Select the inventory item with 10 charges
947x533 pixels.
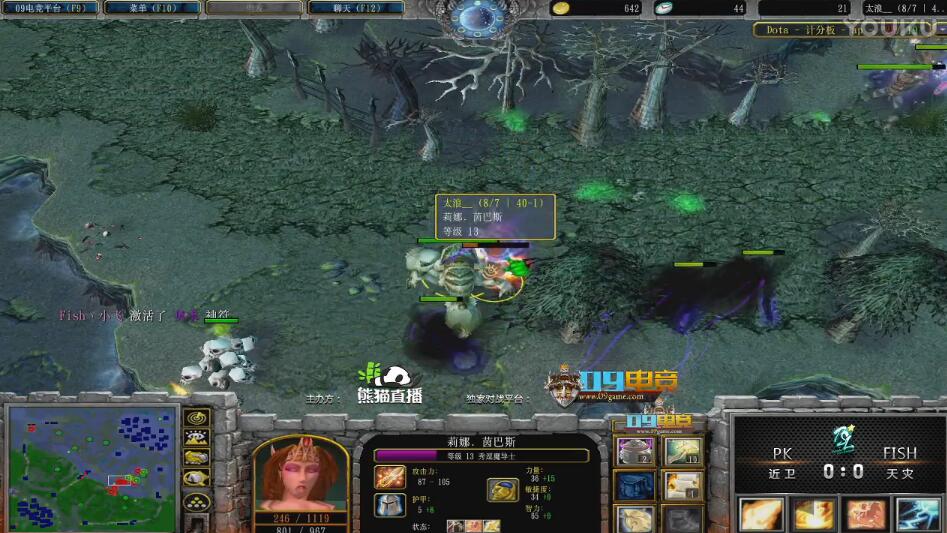684,452
